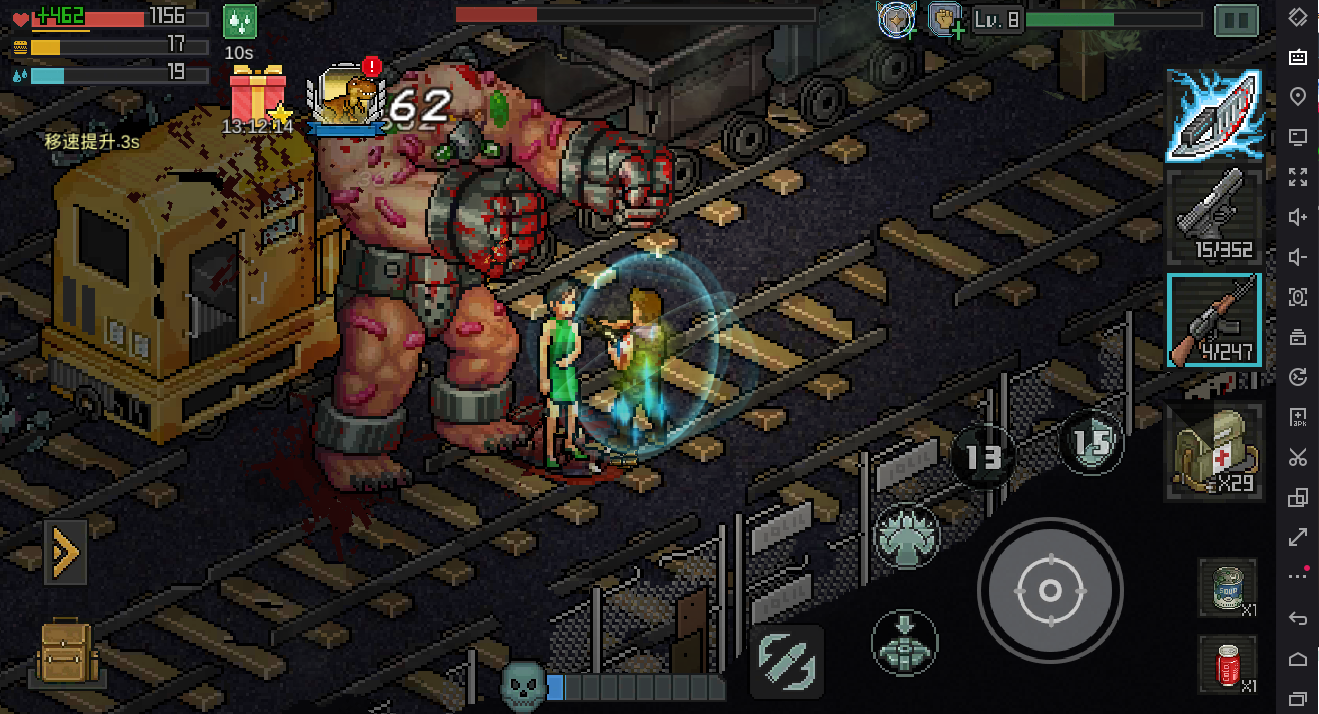Screen dimensions: 1319x714
Task: Use the canned soup item
Action: click(1227, 588)
